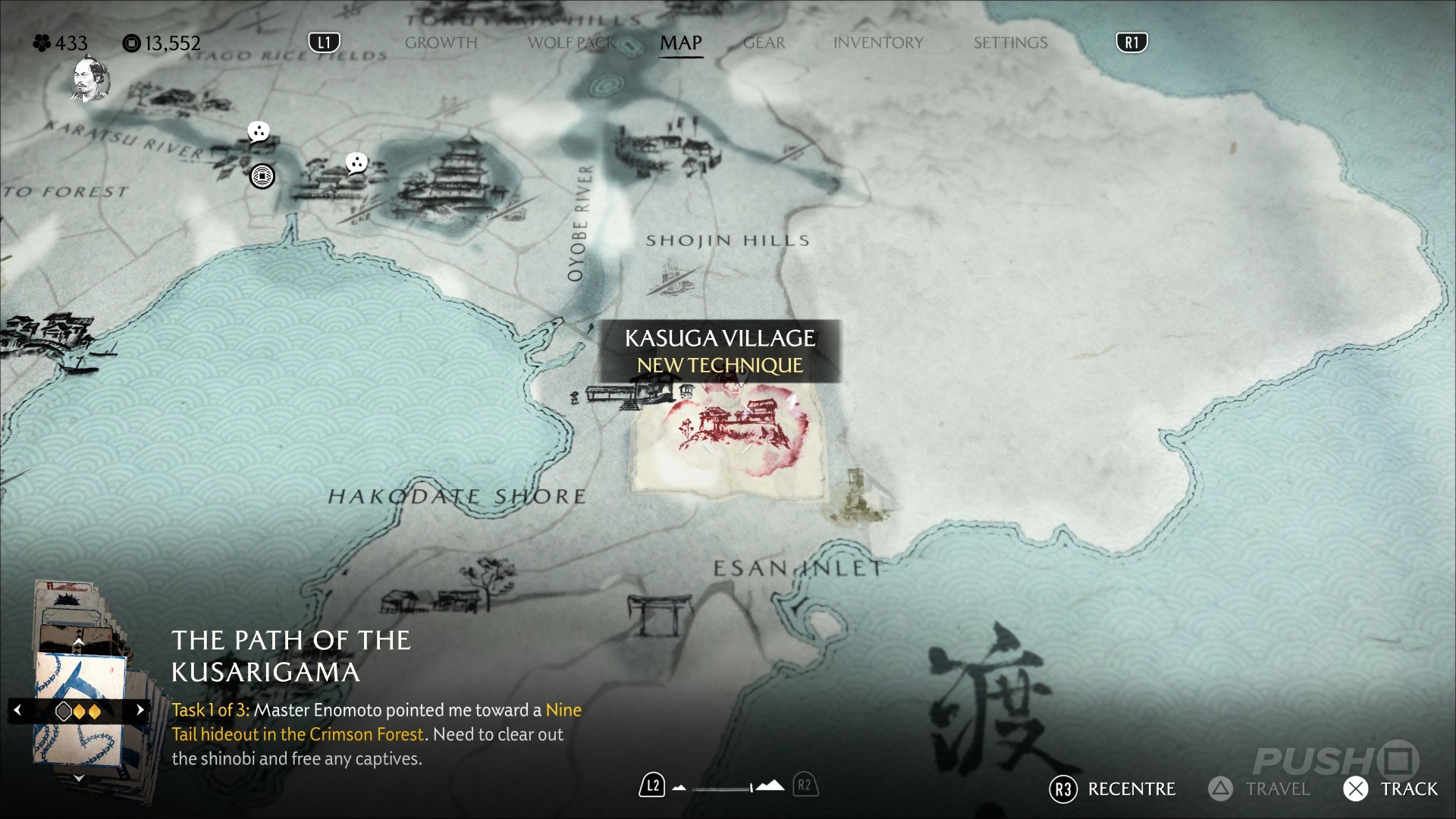This screenshot has width=1456, height=819.
Task: Open the Inventory tab
Action: pyautogui.click(x=878, y=43)
